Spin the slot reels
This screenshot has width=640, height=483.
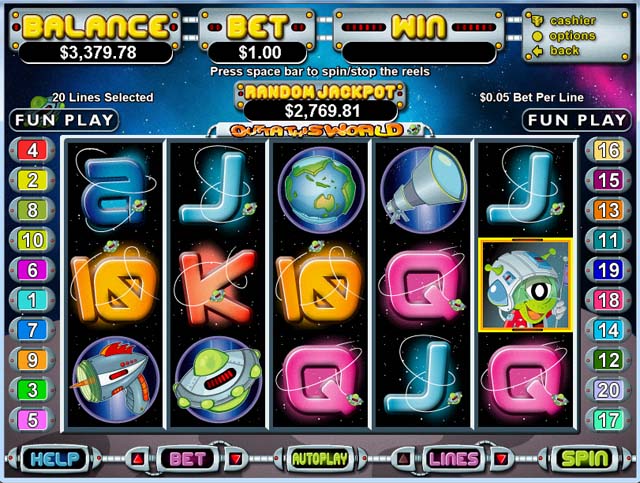pyautogui.click(x=586, y=459)
